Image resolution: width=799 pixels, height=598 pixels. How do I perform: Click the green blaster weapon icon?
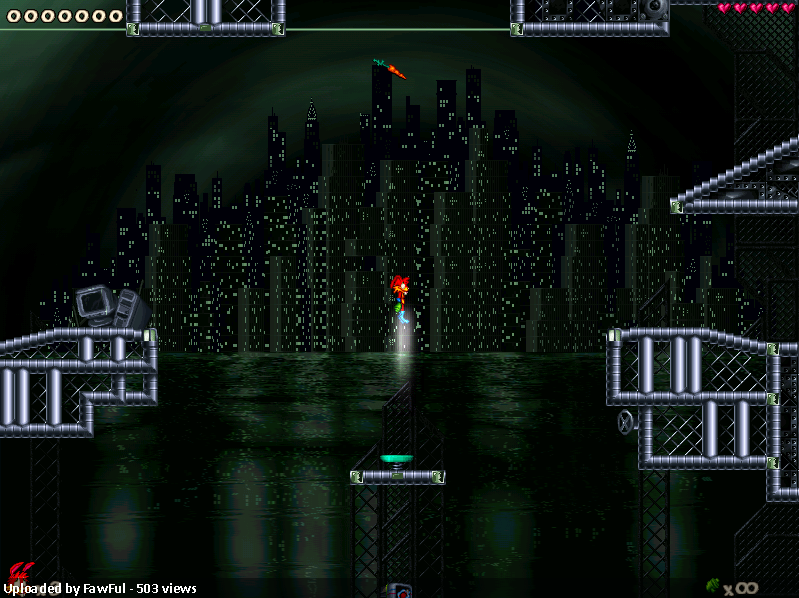pos(713,585)
